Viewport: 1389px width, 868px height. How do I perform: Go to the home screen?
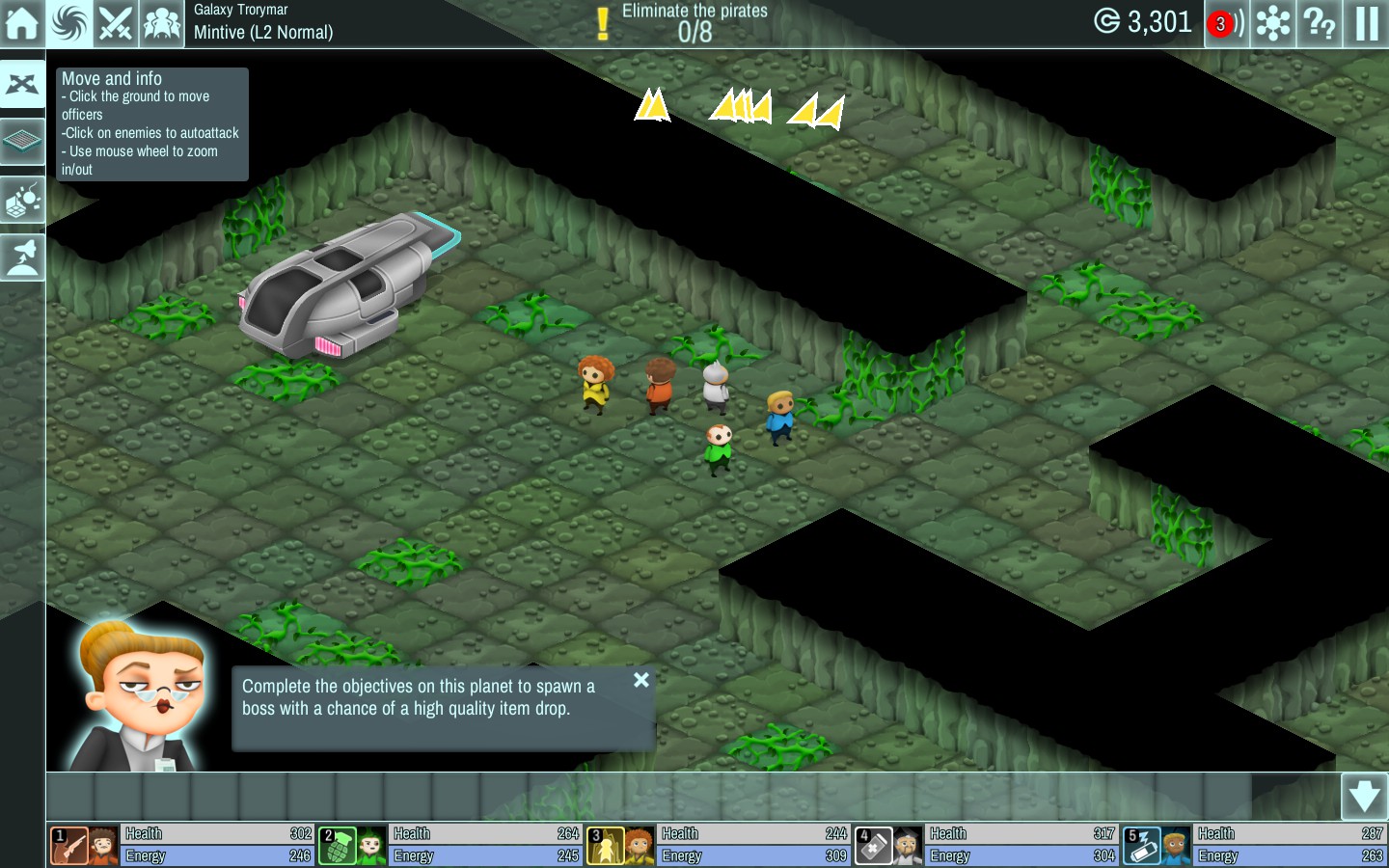[22, 23]
